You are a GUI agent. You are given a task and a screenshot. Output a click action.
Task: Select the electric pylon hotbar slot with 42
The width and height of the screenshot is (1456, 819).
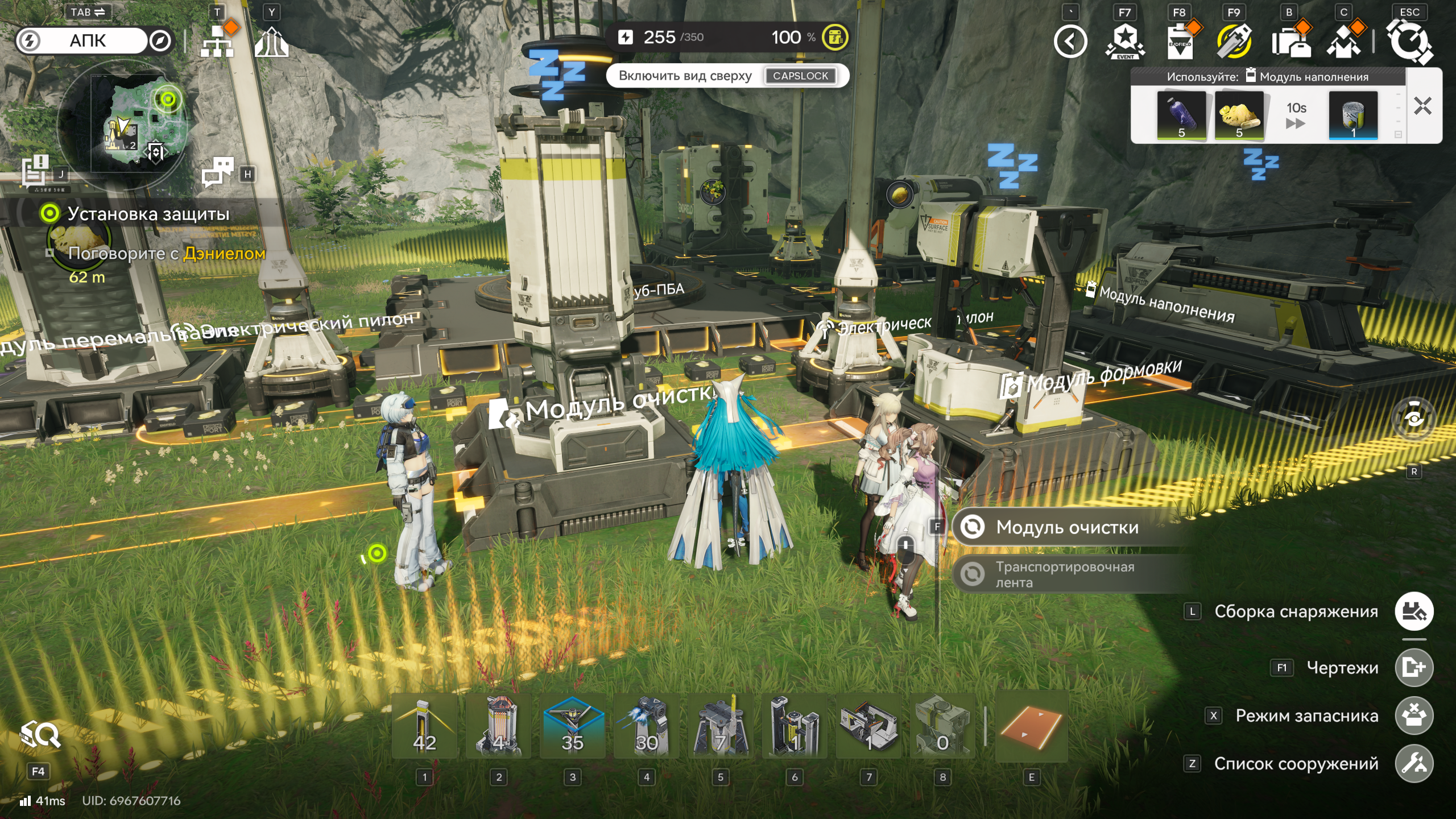(x=424, y=726)
